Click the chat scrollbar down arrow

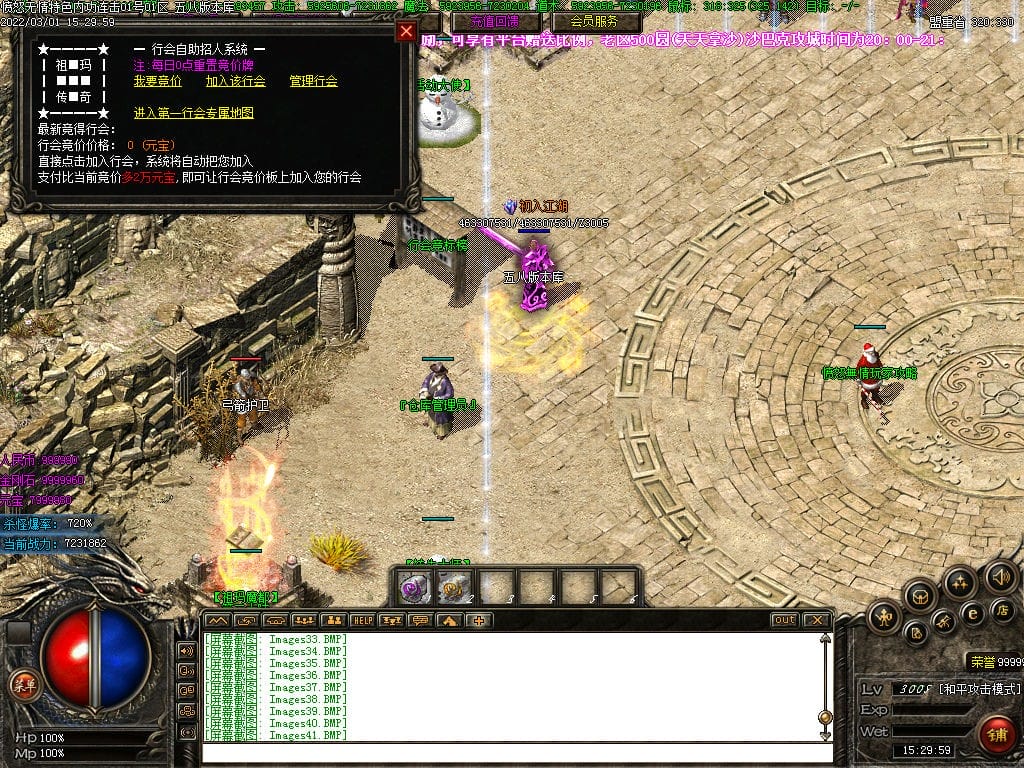[825, 734]
